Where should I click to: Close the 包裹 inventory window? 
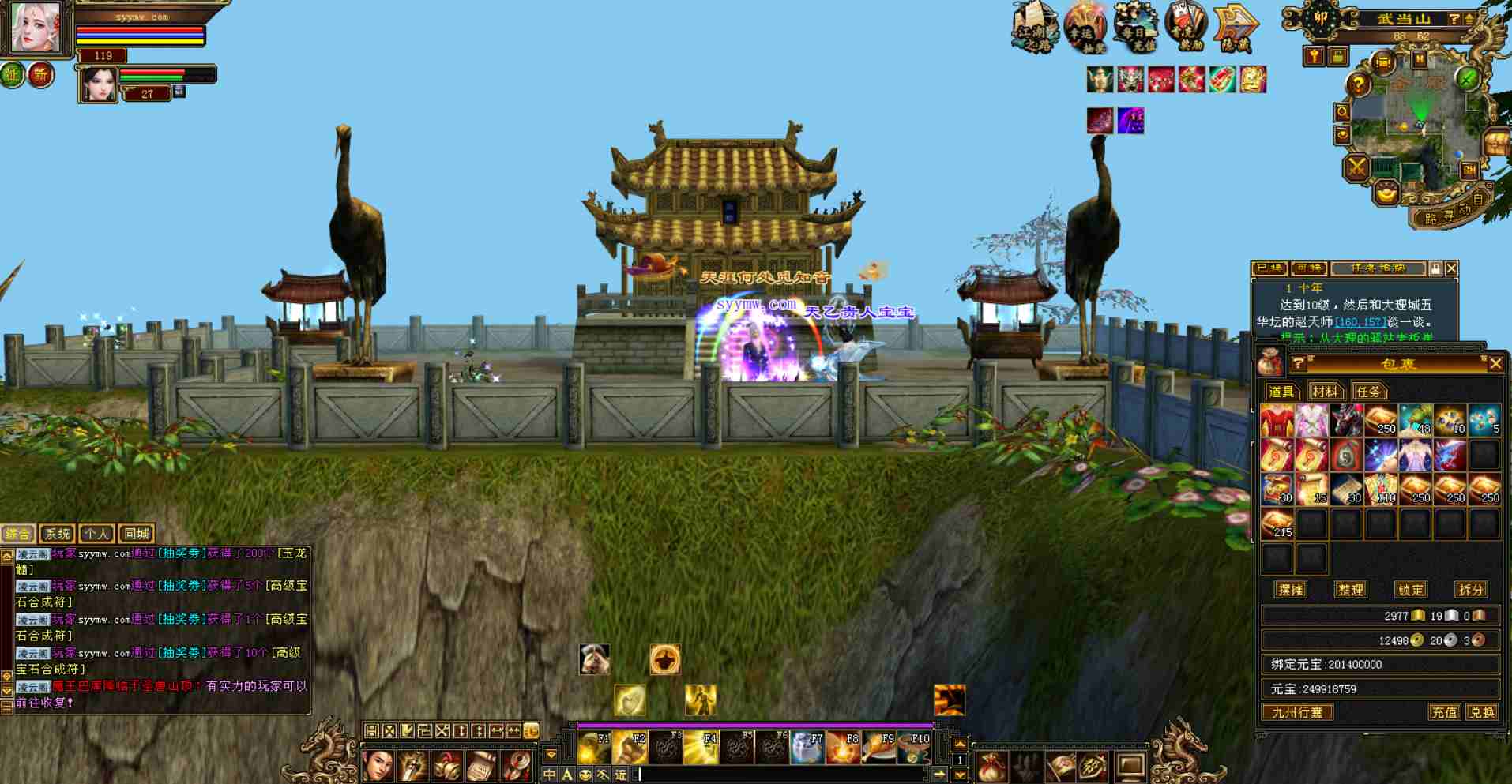1495,364
